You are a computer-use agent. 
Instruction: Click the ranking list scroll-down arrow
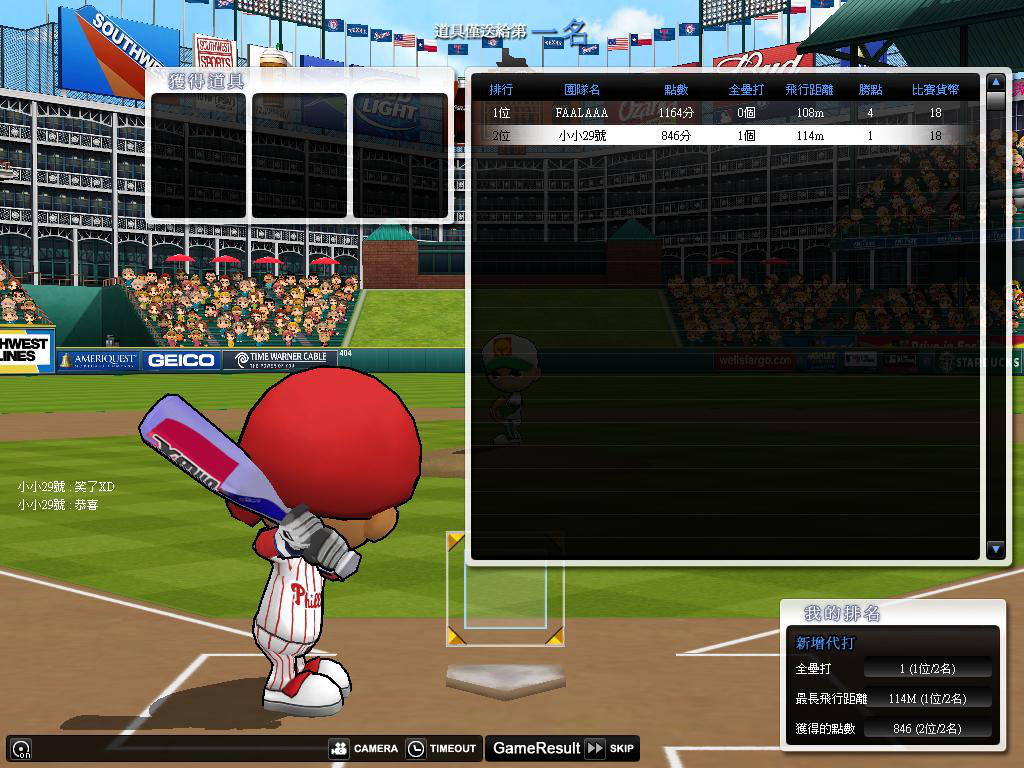click(995, 549)
